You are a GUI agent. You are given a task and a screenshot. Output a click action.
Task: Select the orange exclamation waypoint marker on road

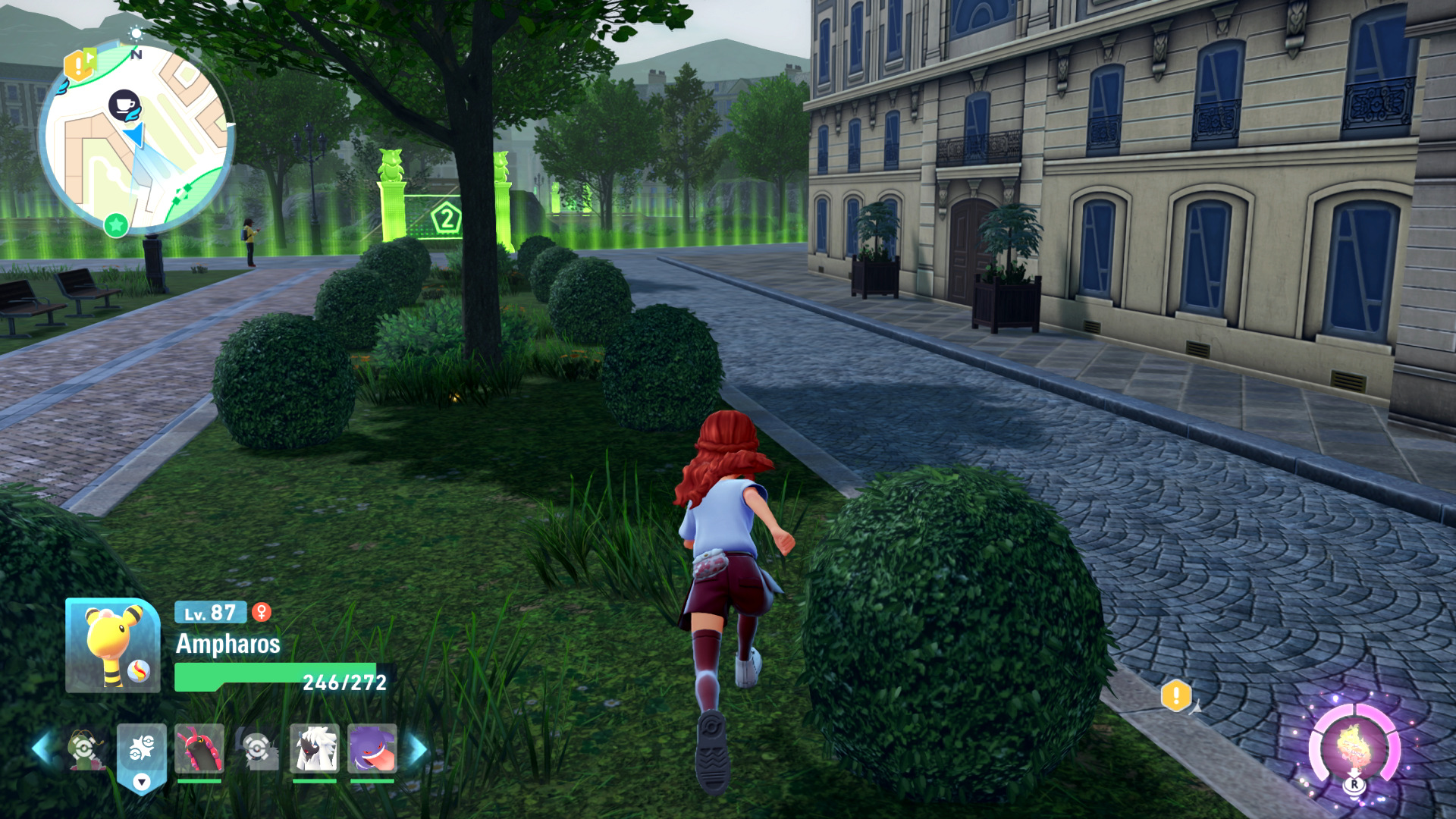point(1175,695)
